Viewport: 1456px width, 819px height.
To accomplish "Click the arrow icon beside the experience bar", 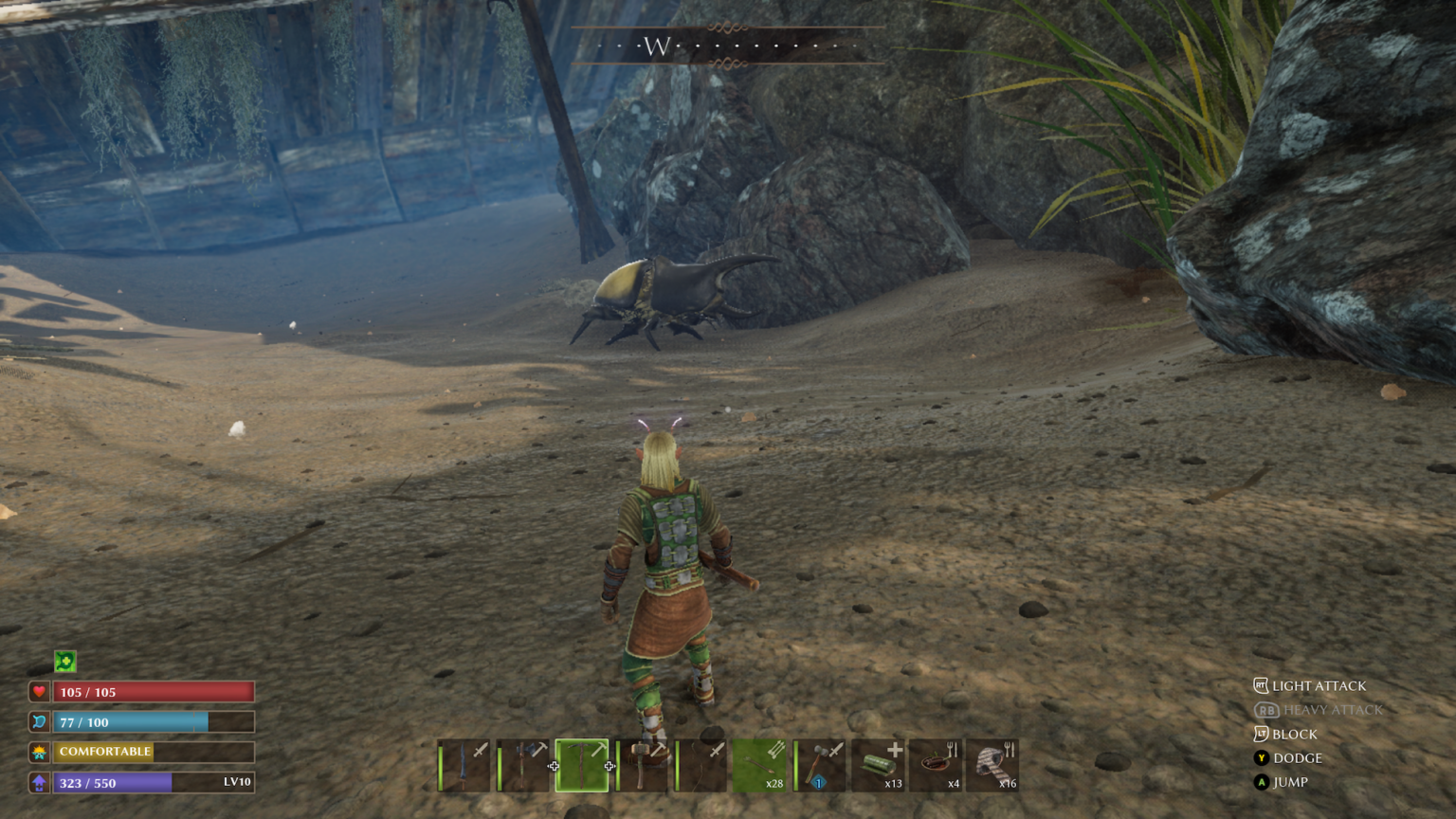I will pos(37,783).
